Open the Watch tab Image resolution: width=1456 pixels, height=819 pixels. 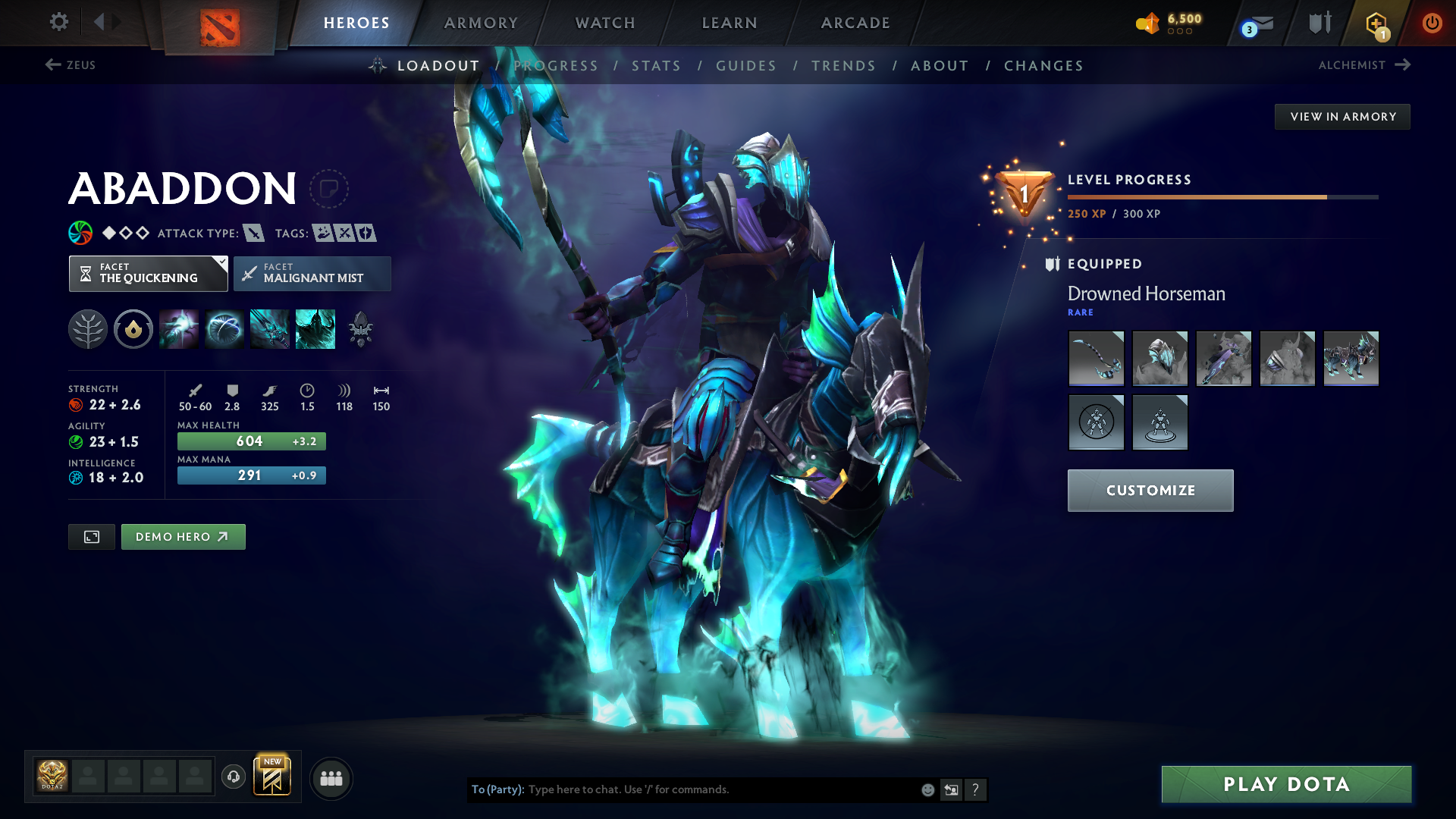[x=605, y=23]
